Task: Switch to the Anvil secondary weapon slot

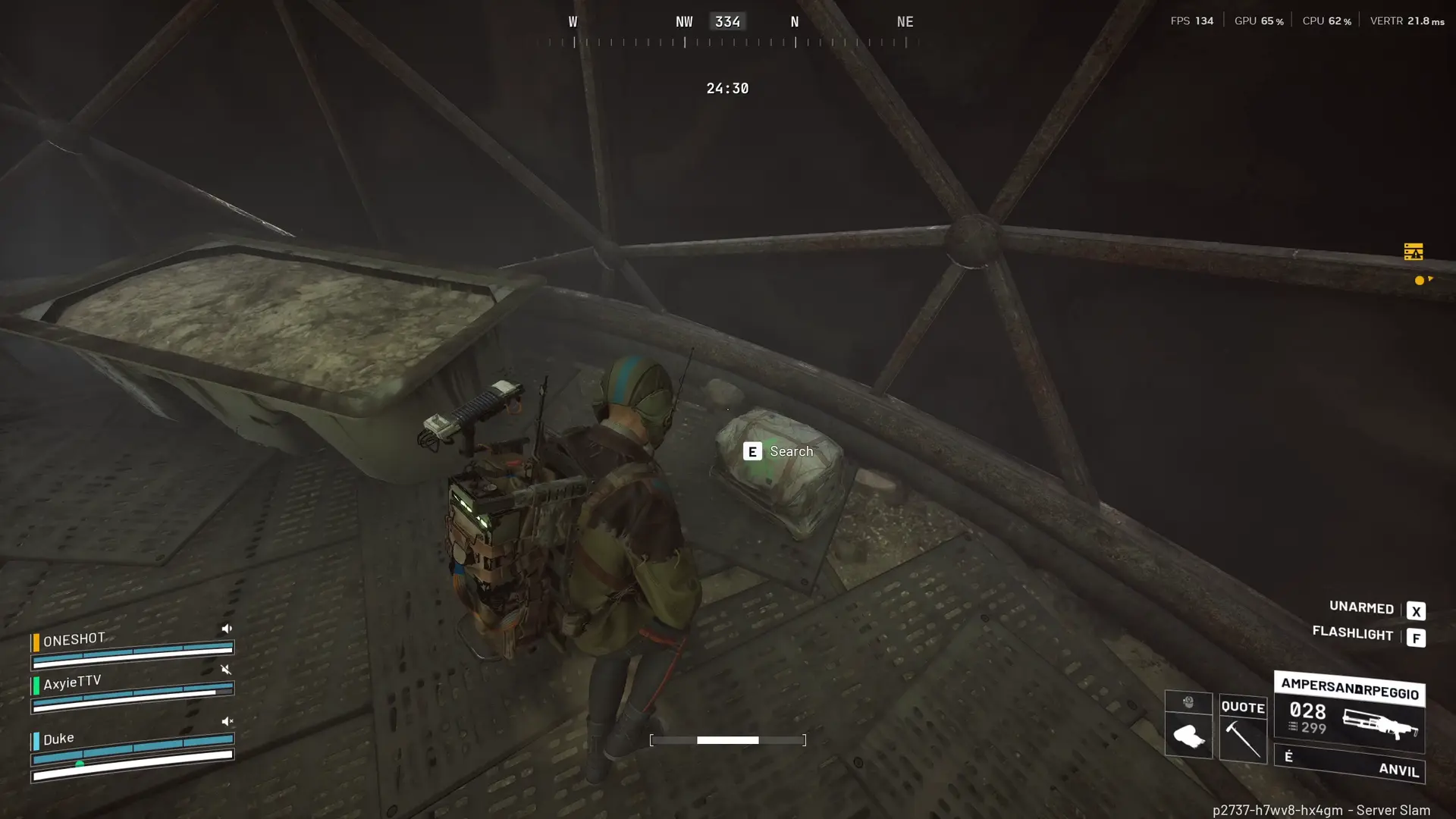Action: pyautogui.click(x=1349, y=764)
